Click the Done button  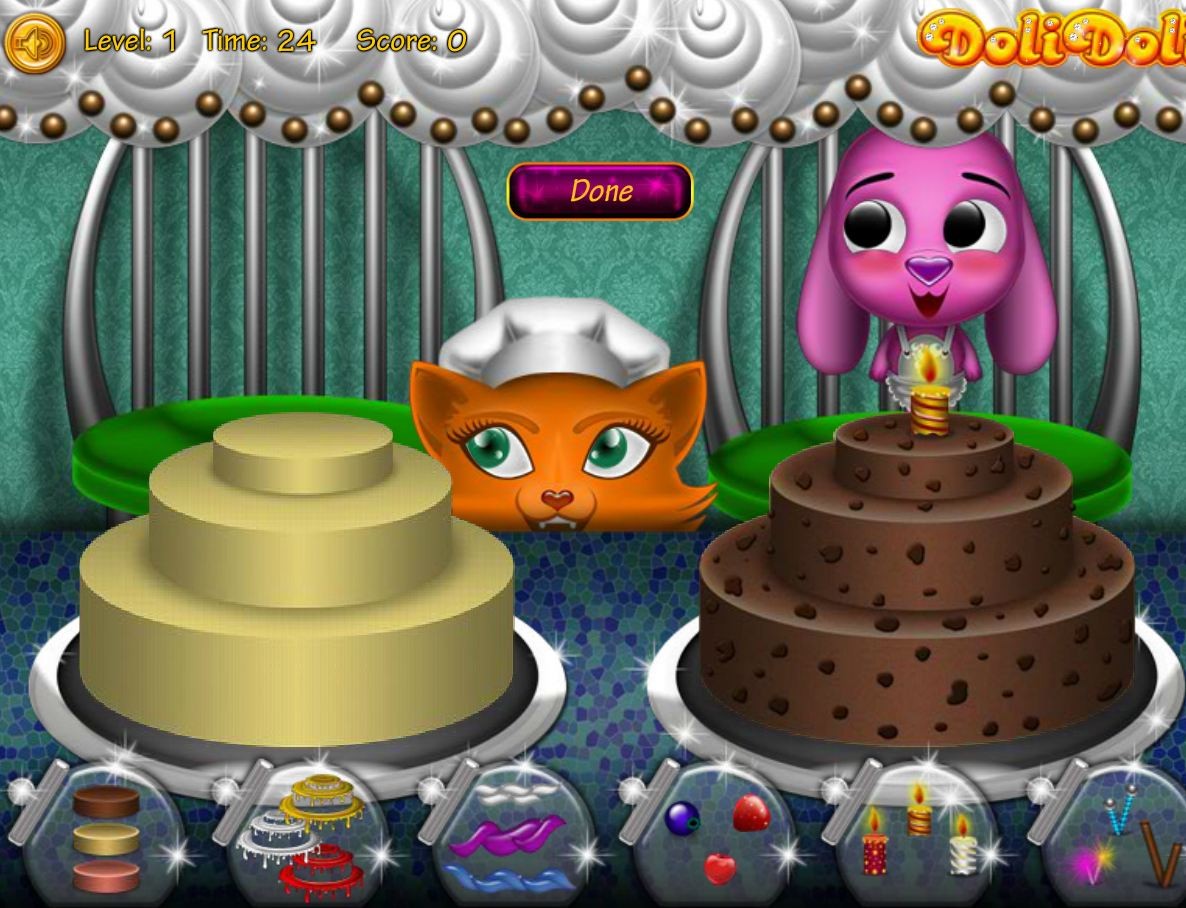coord(600,191)
